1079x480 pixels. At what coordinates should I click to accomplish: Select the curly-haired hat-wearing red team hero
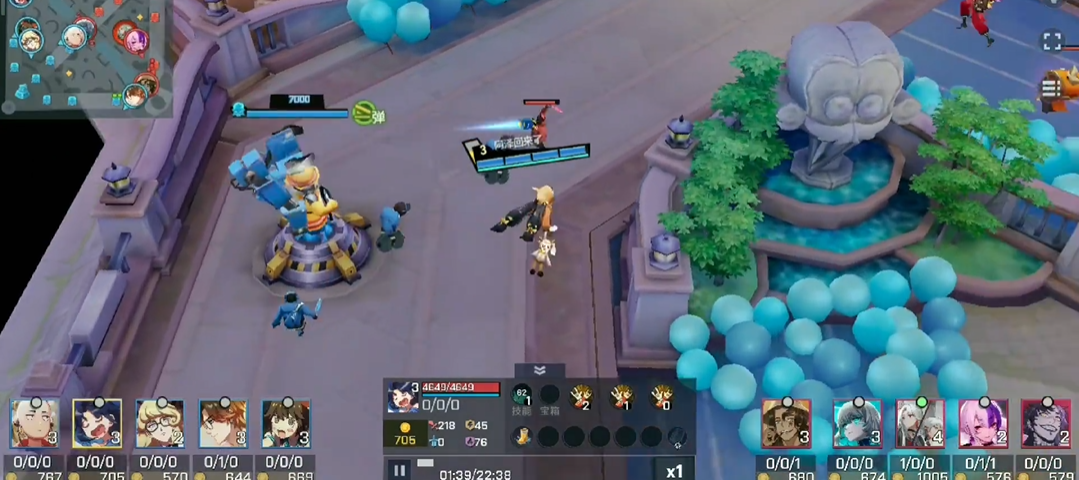tap(785, 424)
